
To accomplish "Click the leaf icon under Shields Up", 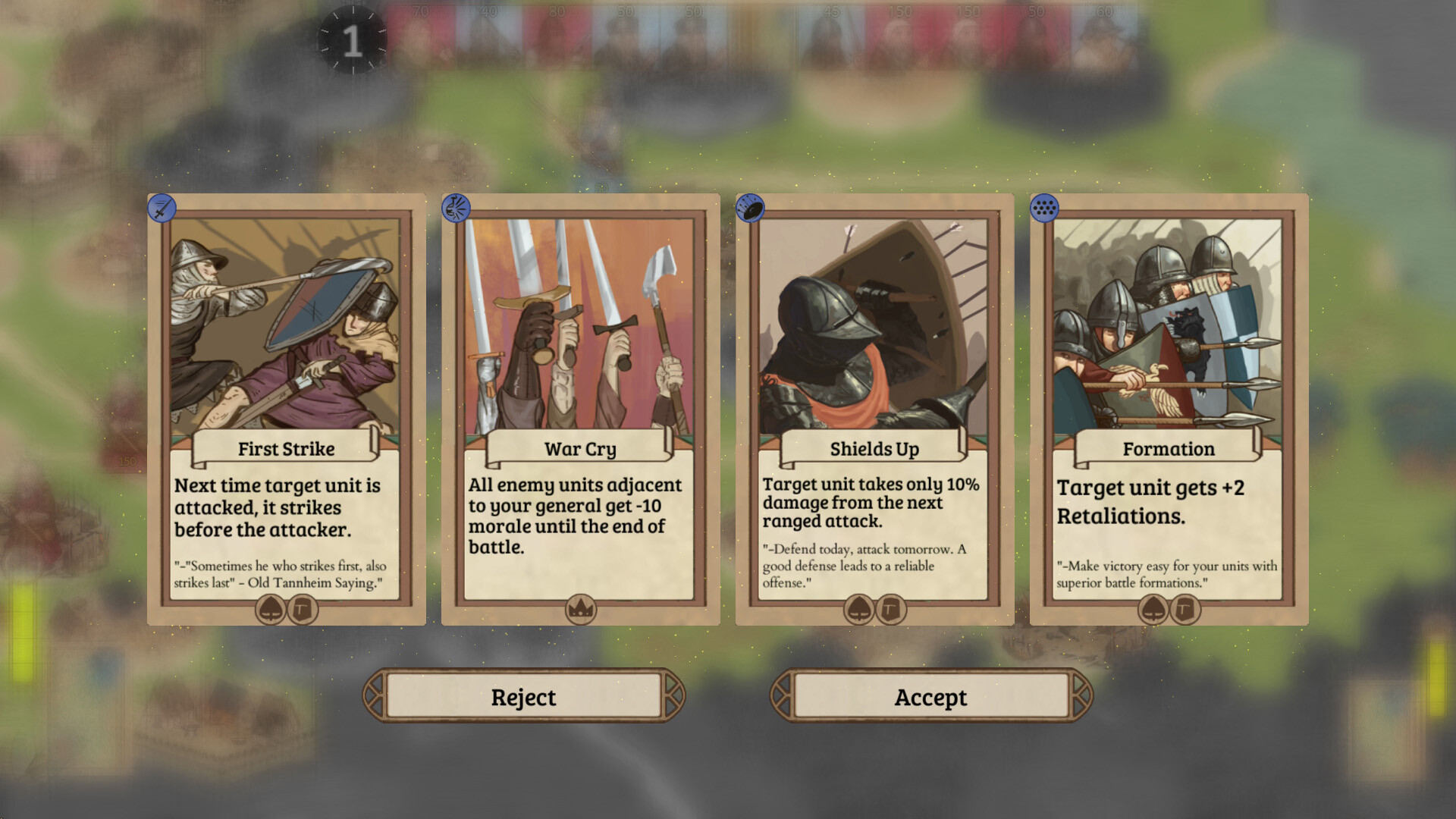I will [x=858, y=610].
